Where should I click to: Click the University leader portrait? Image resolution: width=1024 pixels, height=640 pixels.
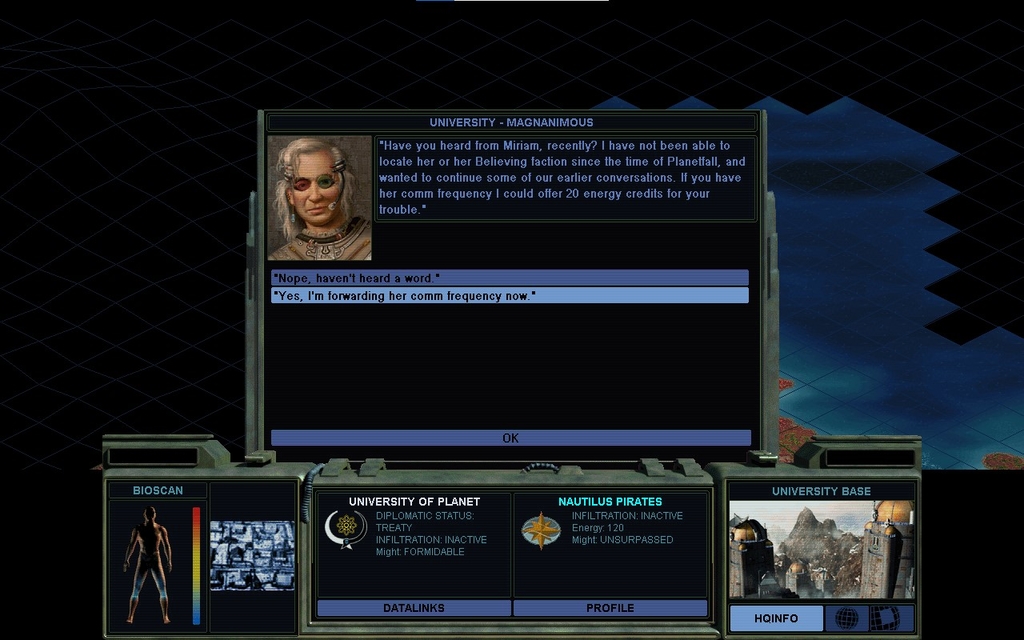point(320,198)
